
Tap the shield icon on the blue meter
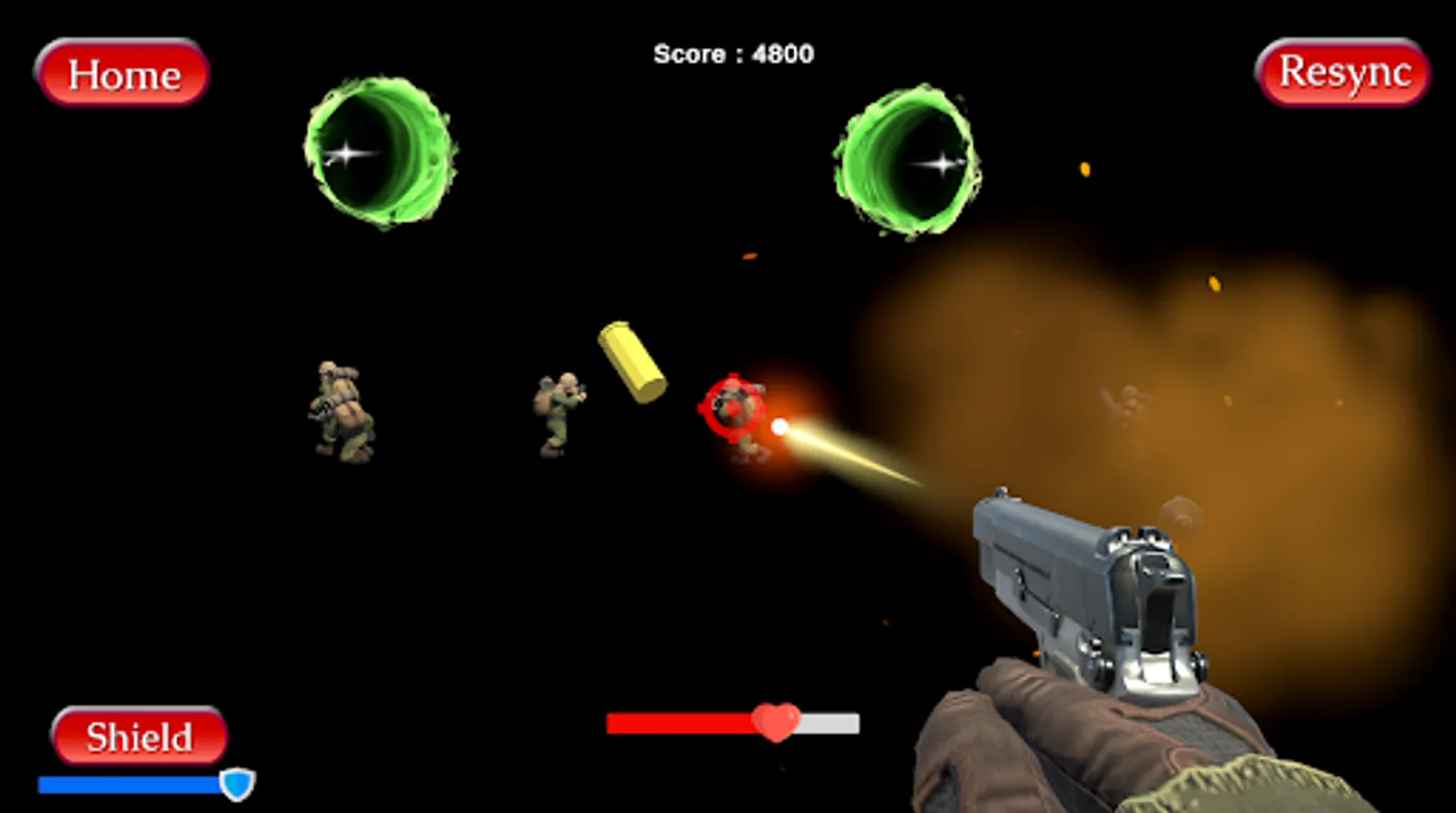237,782
